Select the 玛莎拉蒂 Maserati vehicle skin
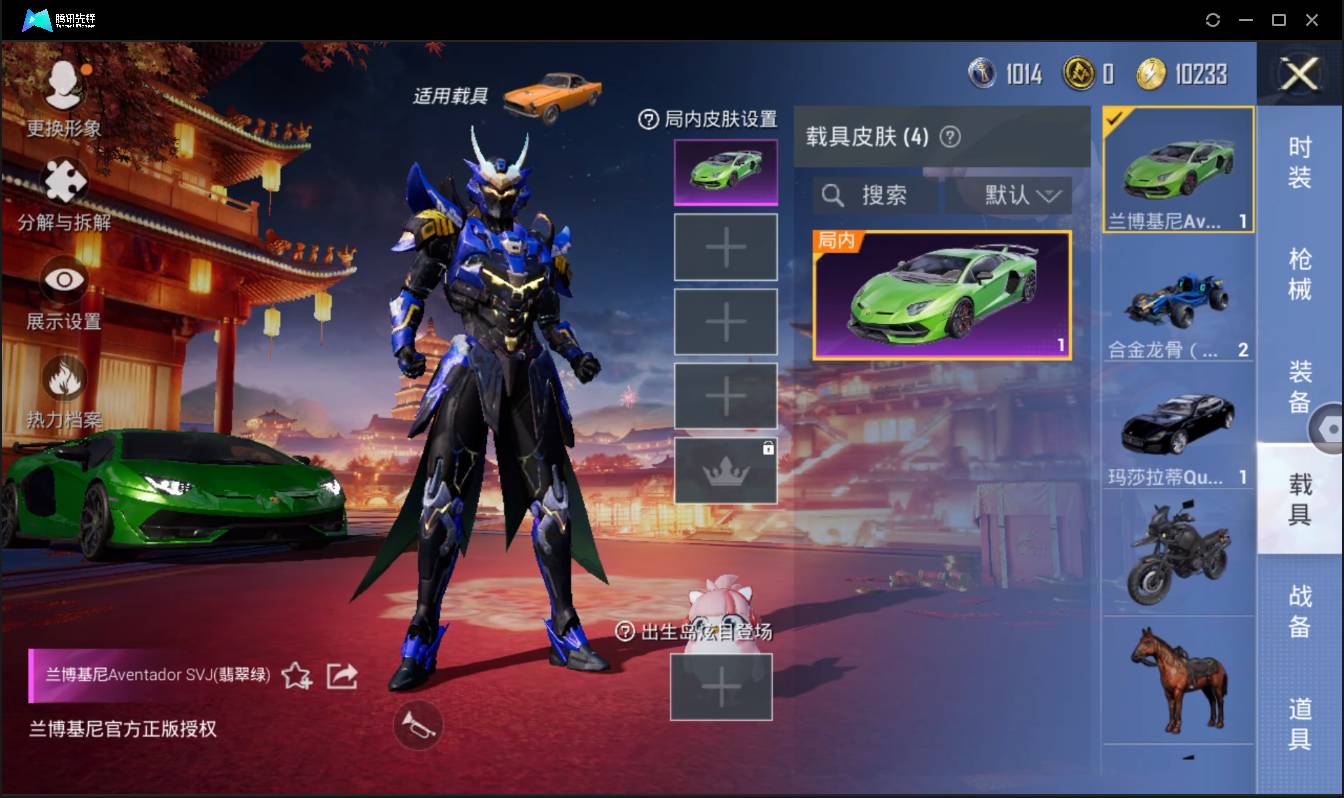 tap(1178, 420)
